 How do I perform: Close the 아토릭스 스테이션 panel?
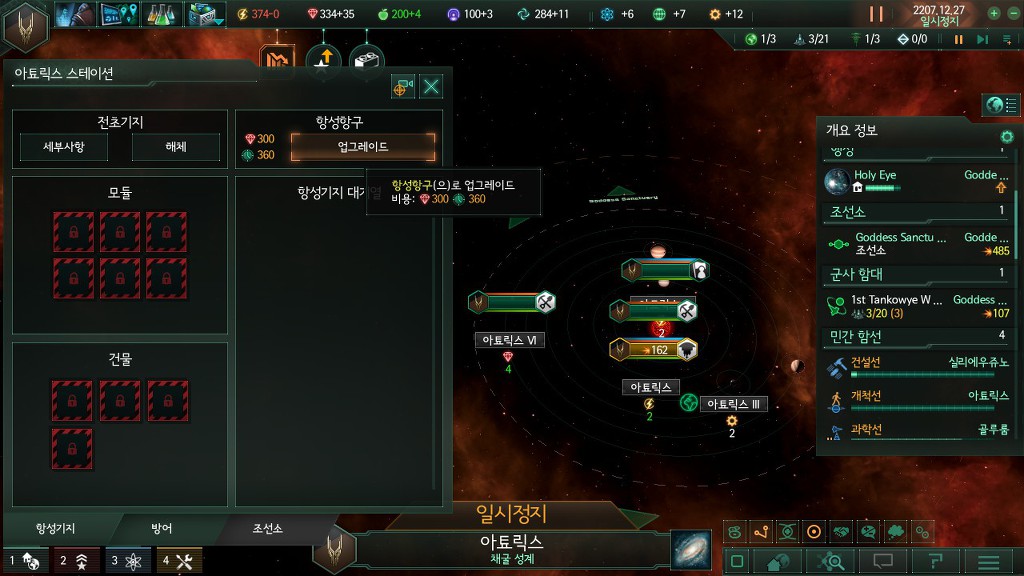point(432,87)
